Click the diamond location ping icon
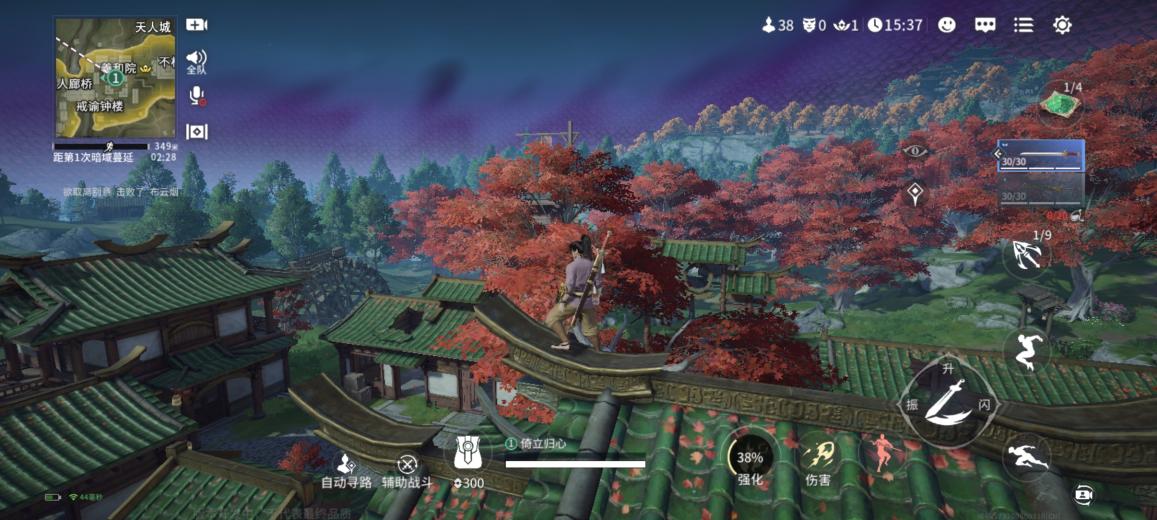Viewport: 1157px width, 520px height. (914, 194)
